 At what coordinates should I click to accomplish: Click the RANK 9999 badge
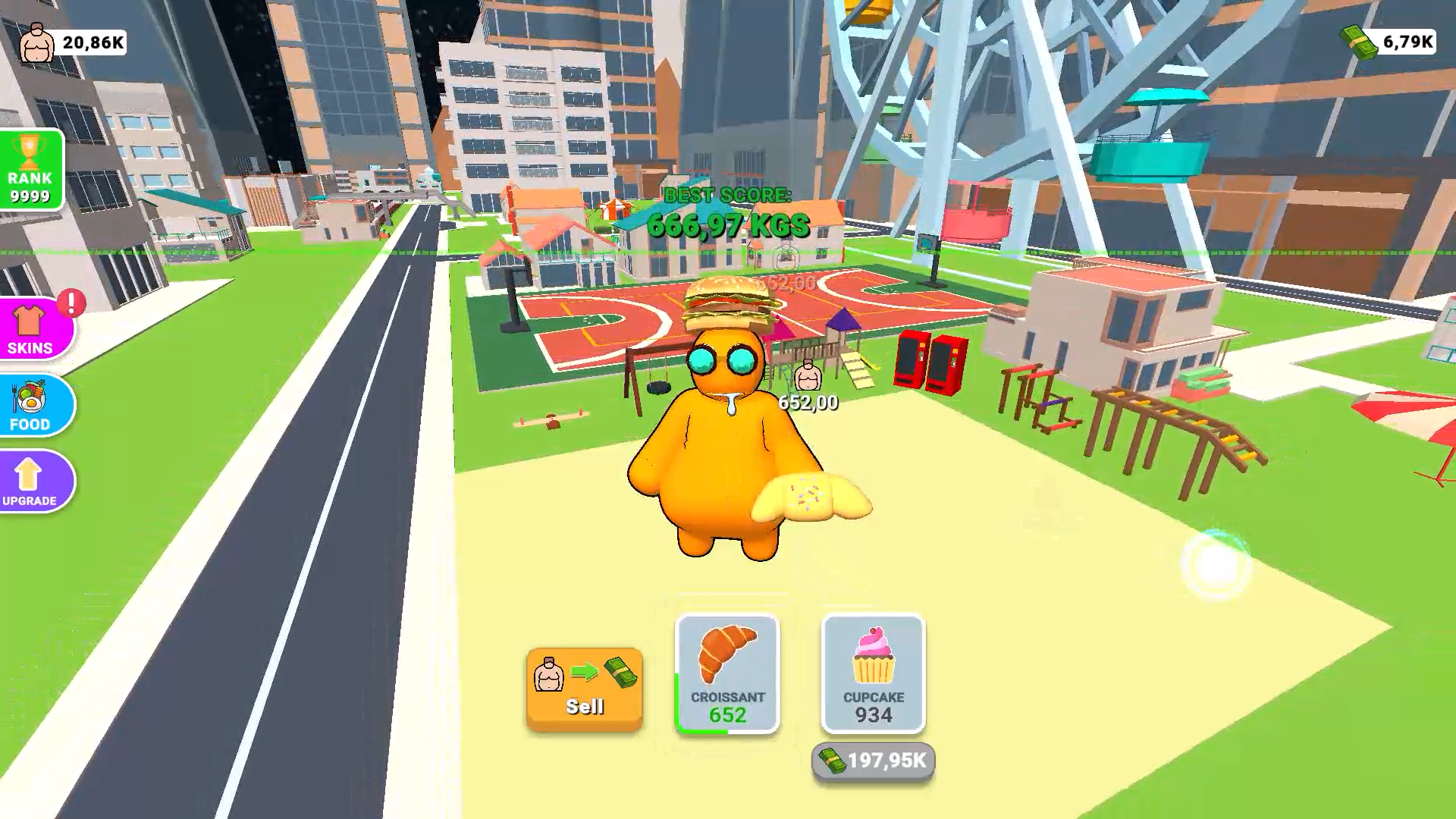tap(29, 171)
